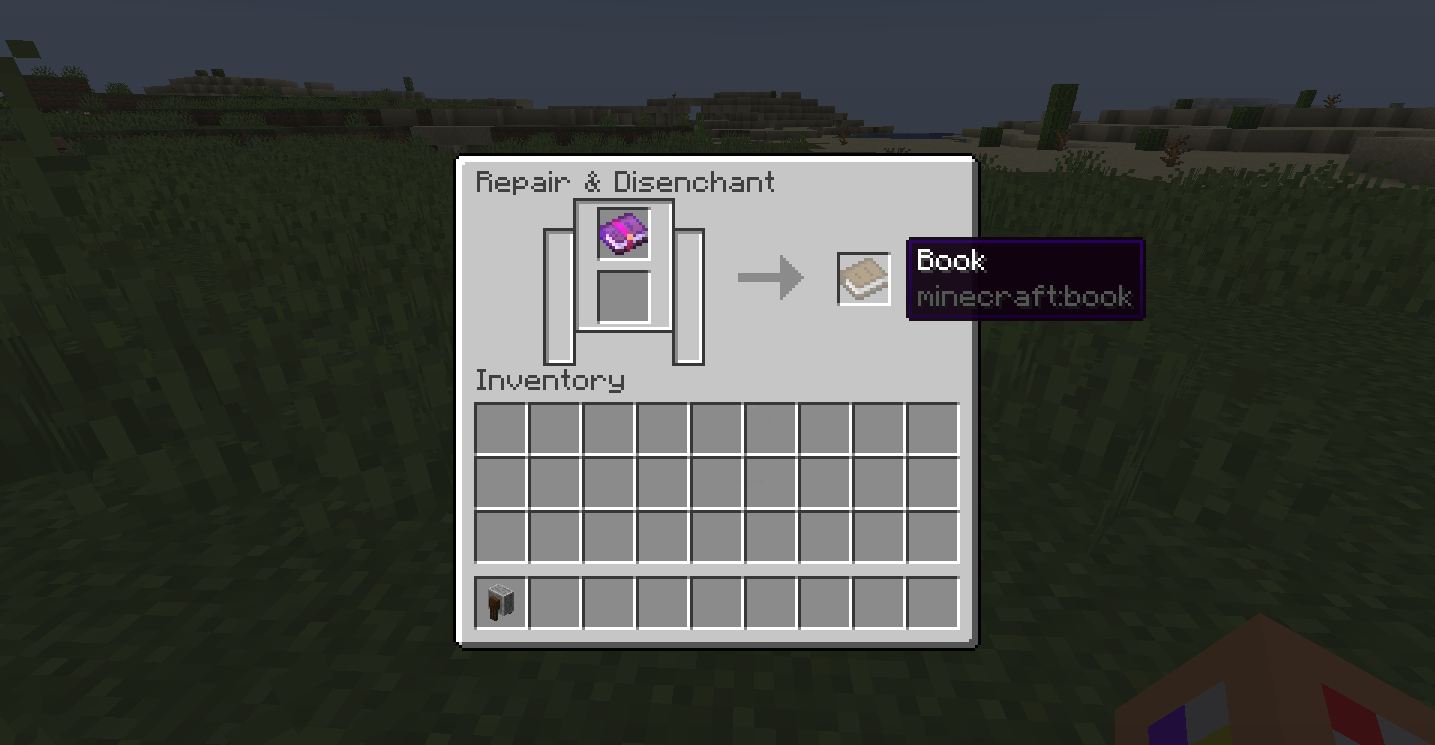This screenshot has width=1435, height=745.
Task: Click the first slot of the top inventory row
Action: pos(500,428)
